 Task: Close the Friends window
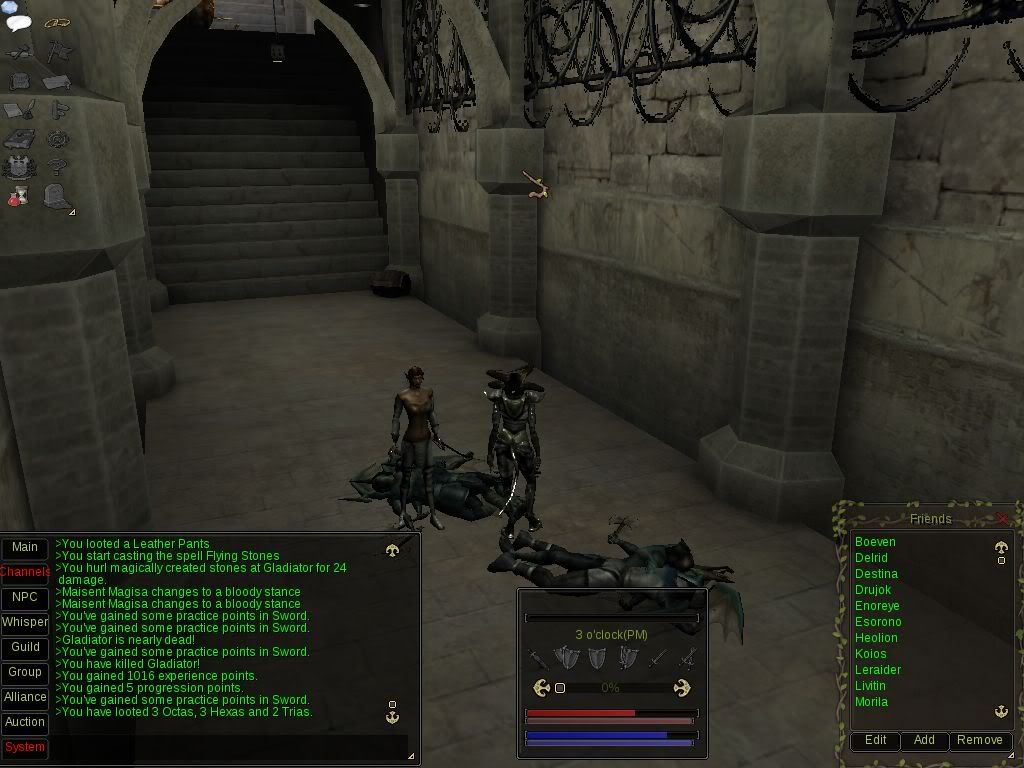[x=1002, y=519]
